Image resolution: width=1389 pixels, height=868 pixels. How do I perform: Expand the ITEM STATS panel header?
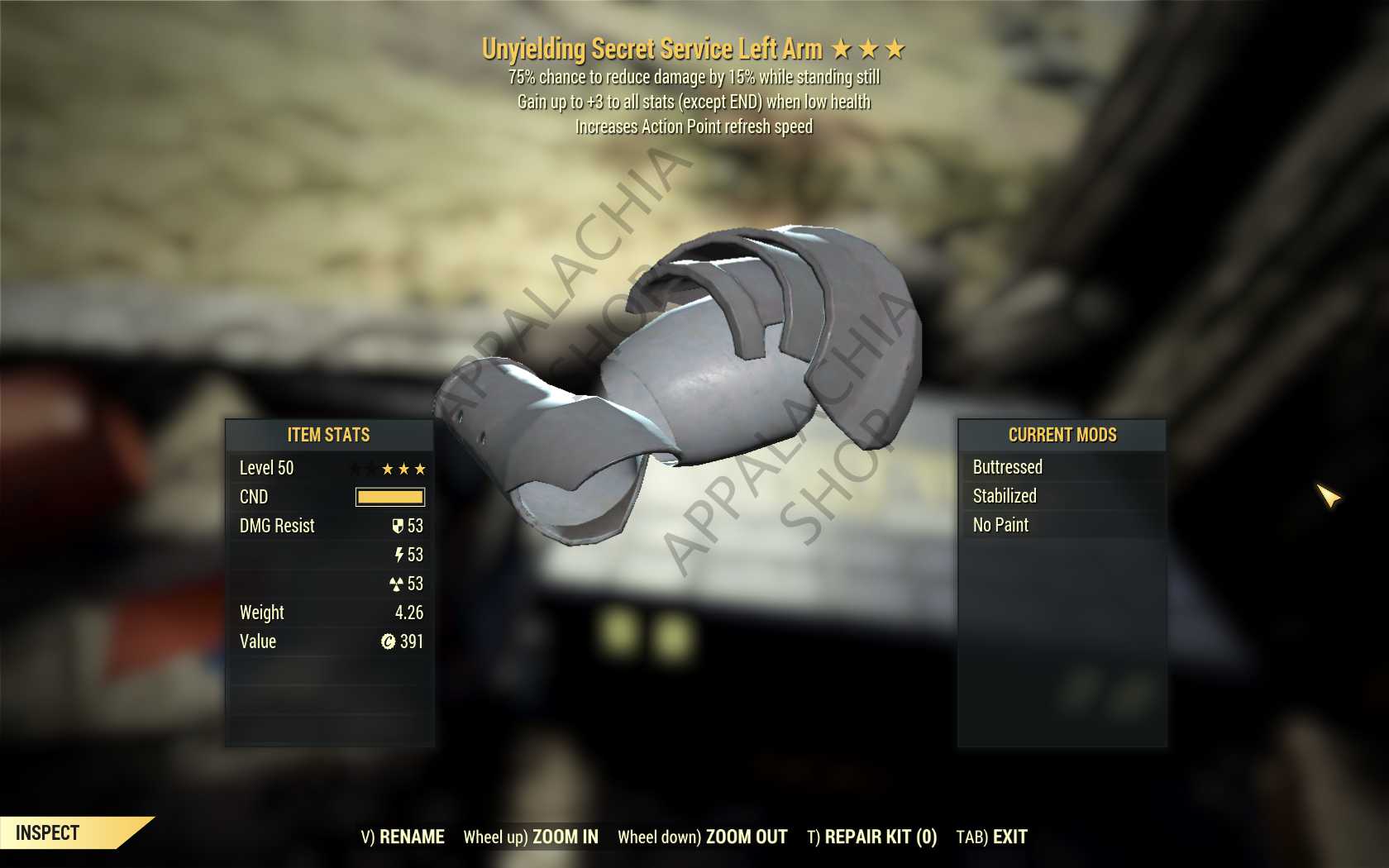[x=327, y=436]
